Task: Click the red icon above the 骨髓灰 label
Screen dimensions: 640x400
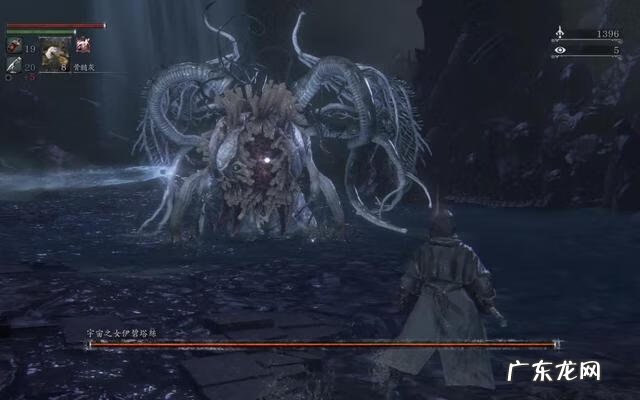Action: click(84, 45)
